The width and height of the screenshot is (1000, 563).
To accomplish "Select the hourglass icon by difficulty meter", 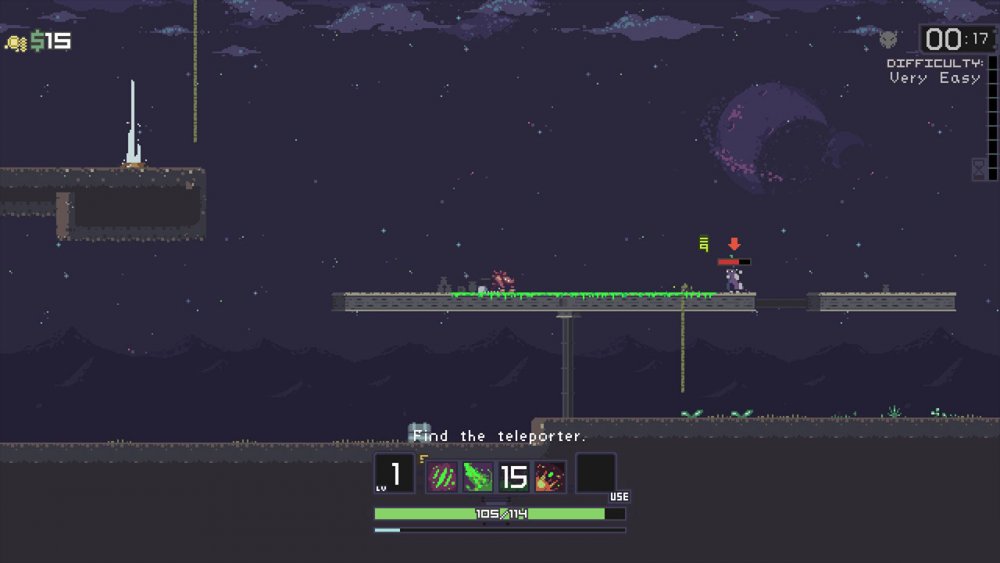I will tap(979, 168).
